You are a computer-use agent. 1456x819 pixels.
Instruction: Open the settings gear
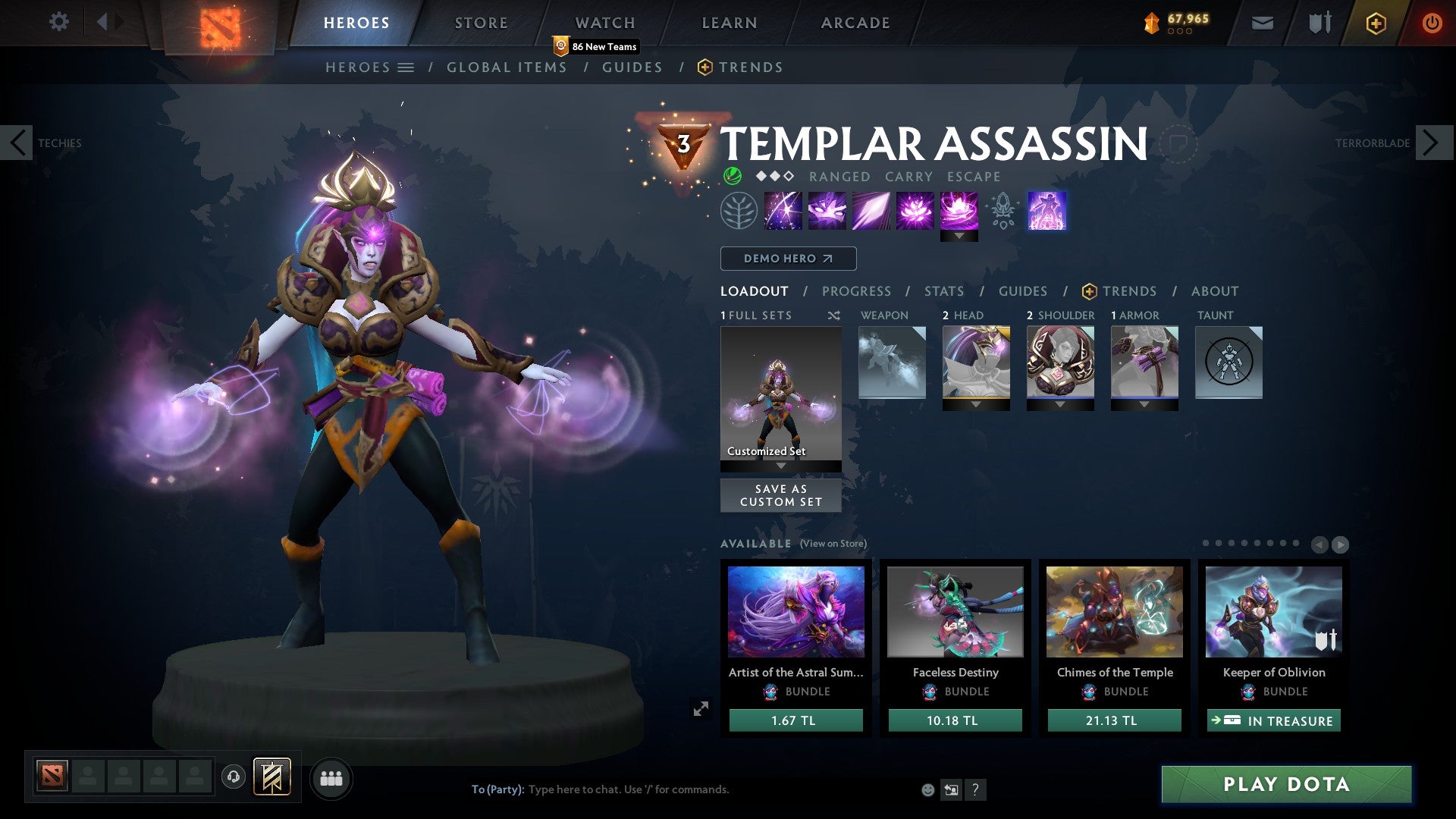coord(58,22)
